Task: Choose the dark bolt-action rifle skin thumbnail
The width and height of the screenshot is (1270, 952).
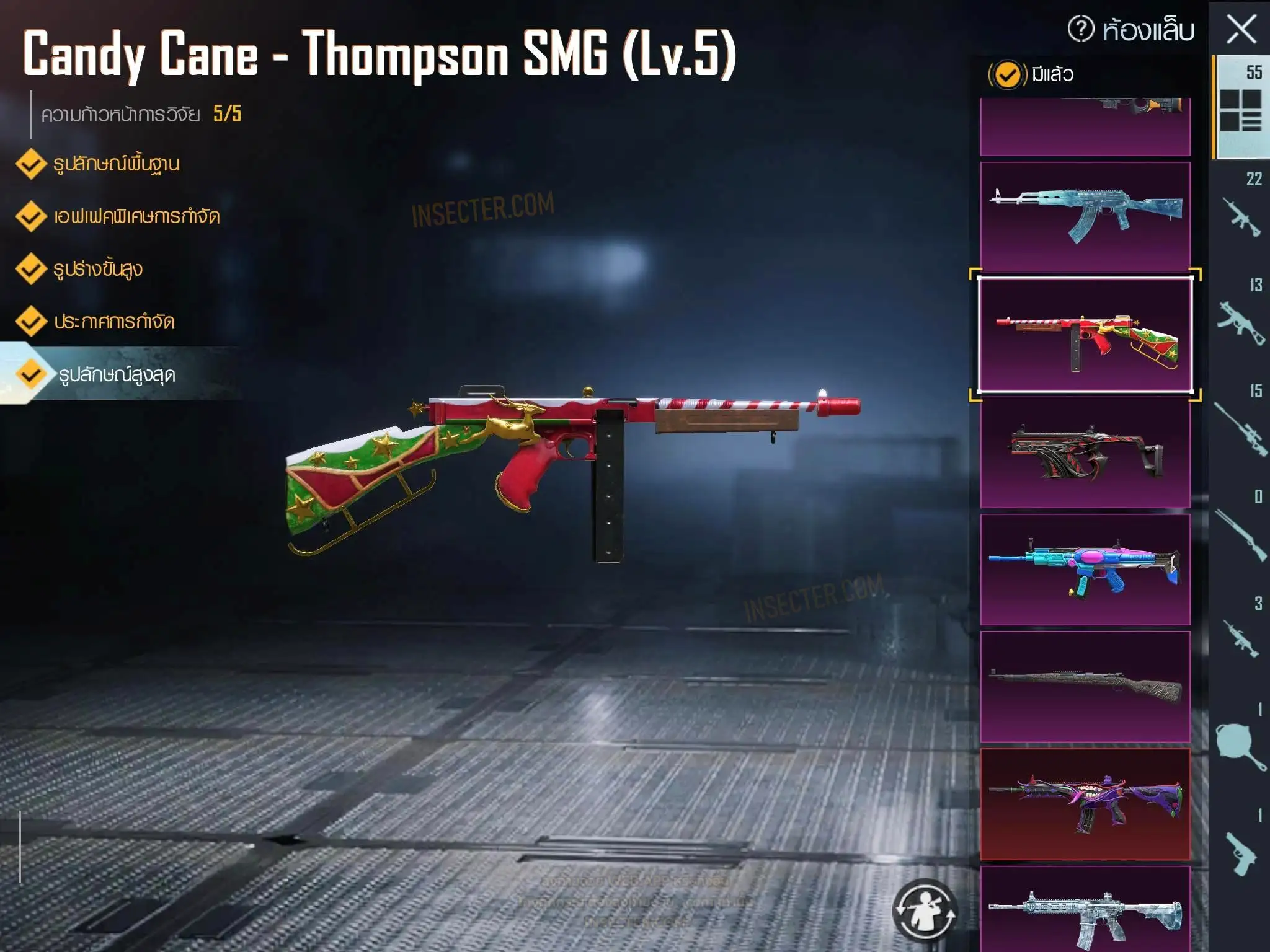Action: (x=1085, y=687)
